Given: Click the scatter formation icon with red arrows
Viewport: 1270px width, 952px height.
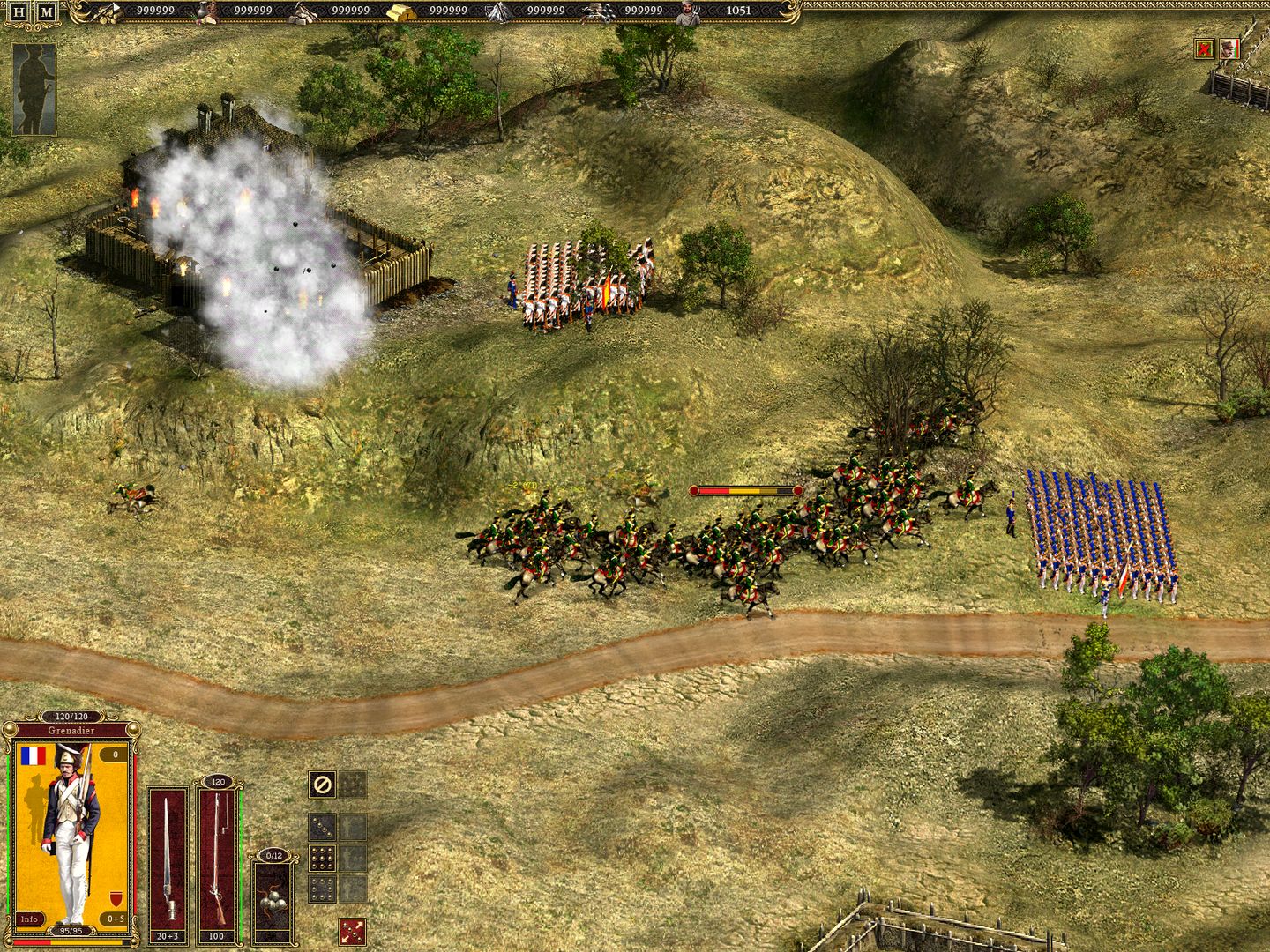Looking at the screenshot, I should point(352,931).
